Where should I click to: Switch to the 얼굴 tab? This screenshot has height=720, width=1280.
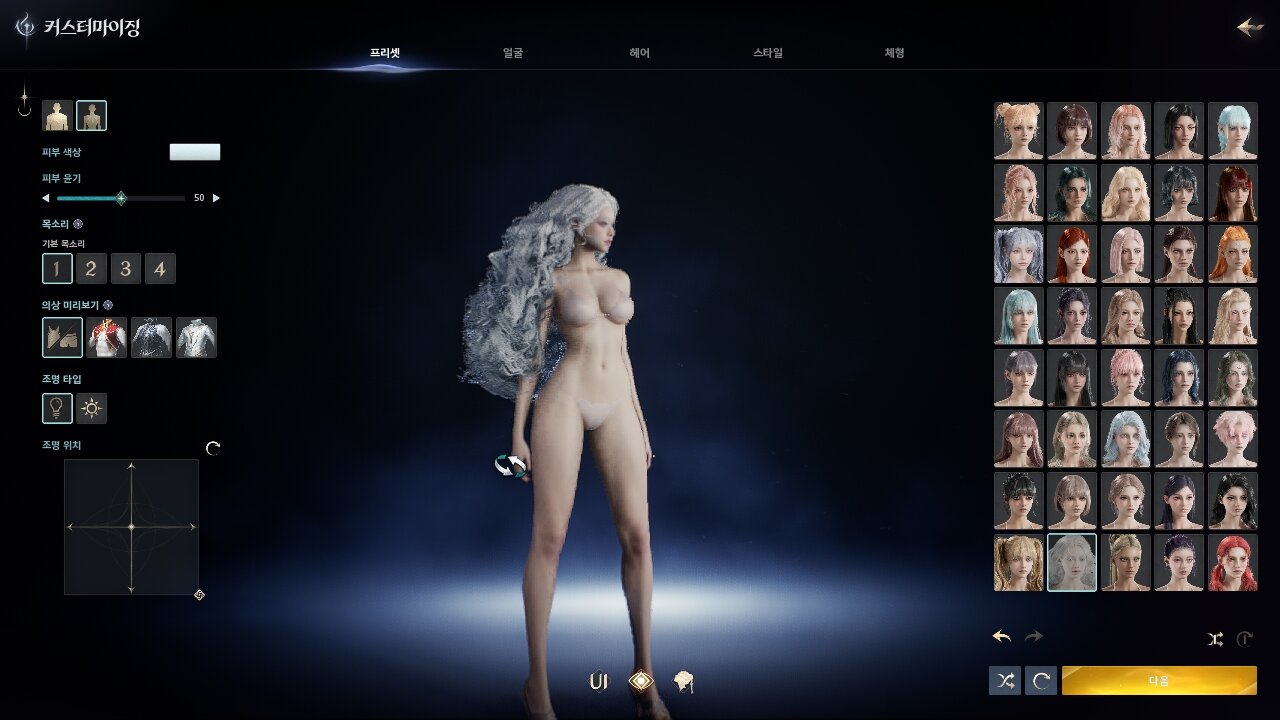pyautogui.click(x=513, y=53)
